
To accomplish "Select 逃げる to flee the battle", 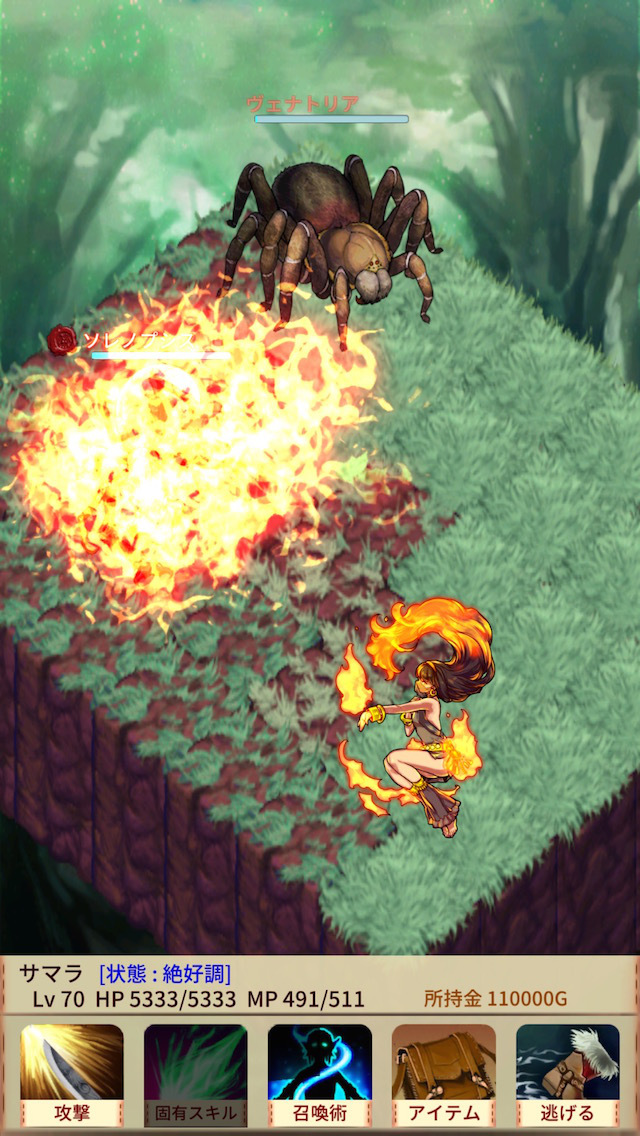I will [567, 1074].
